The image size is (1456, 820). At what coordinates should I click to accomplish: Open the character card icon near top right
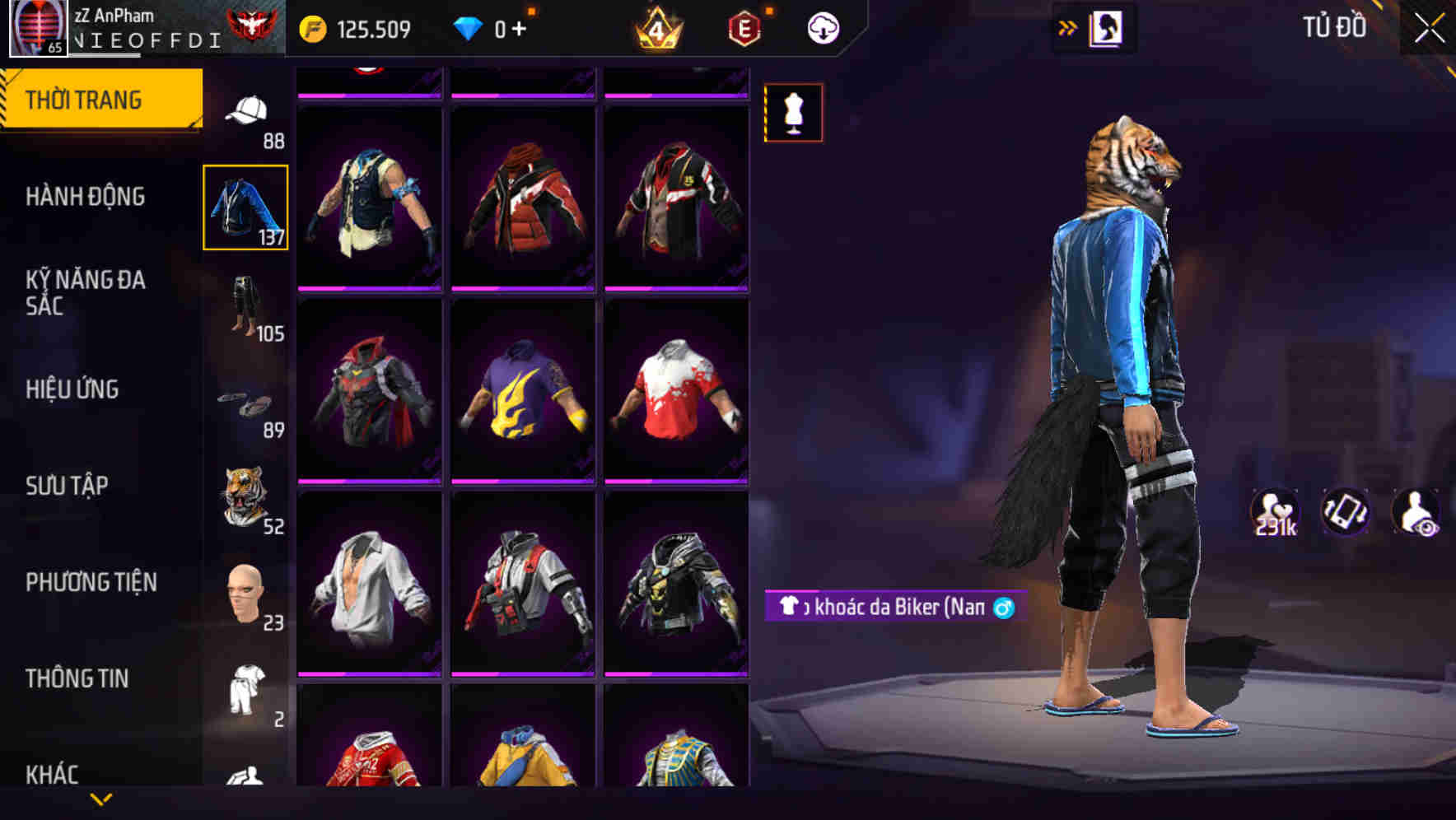(x=1106, y=26)
